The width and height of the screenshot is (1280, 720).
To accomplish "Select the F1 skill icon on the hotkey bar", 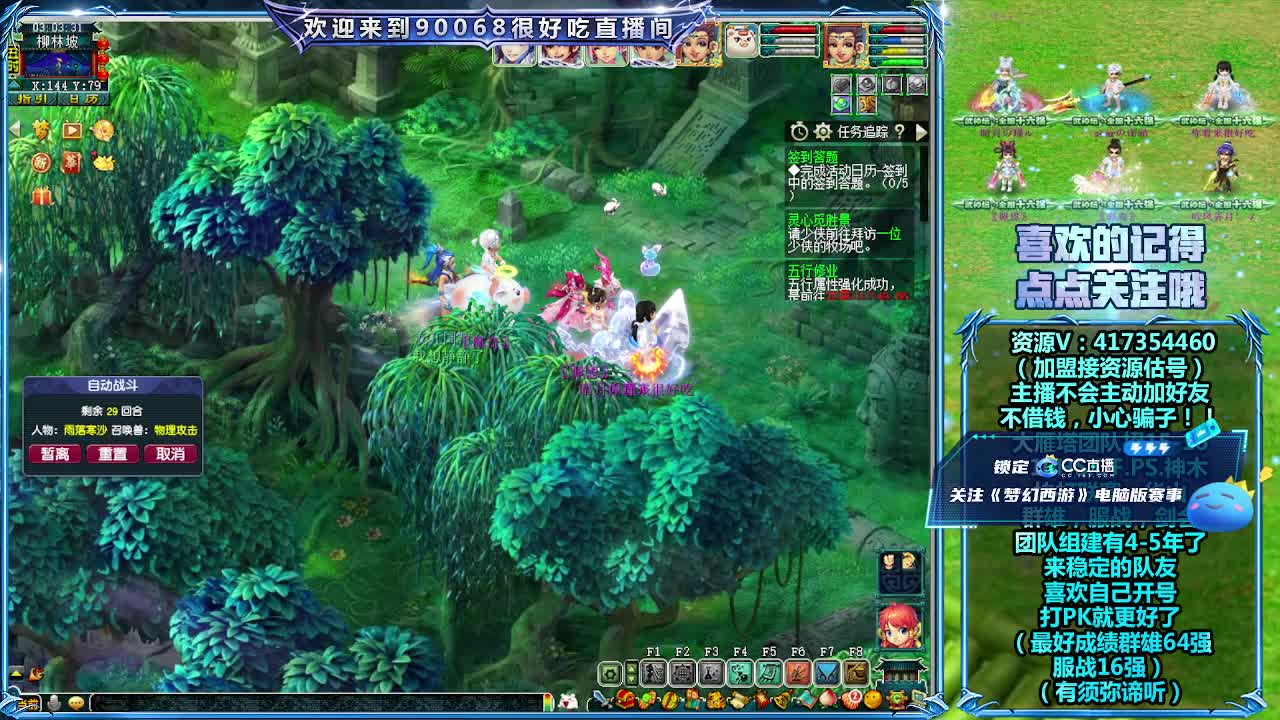I will point(655,671).
